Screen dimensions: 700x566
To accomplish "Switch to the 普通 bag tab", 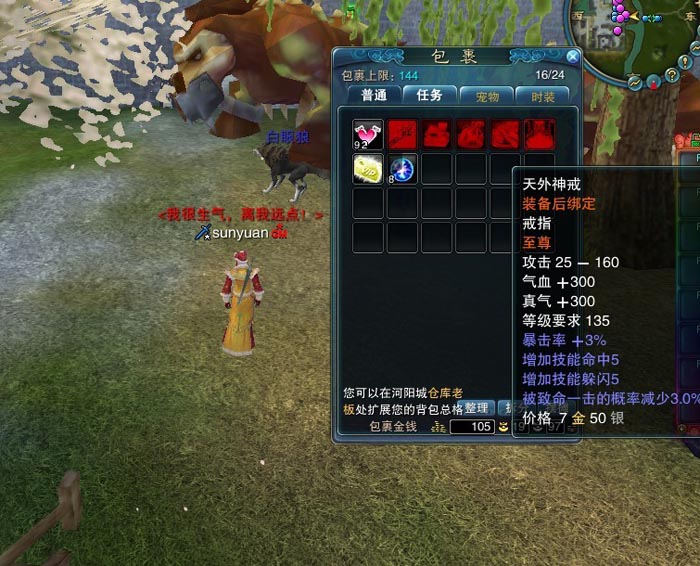I will click(x=374, y=96).
